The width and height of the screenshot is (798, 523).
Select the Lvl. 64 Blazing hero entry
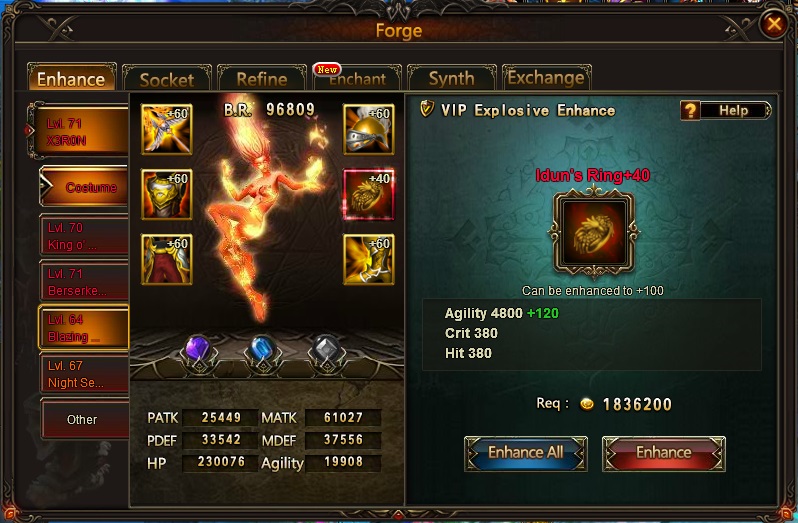pos(84,328)
